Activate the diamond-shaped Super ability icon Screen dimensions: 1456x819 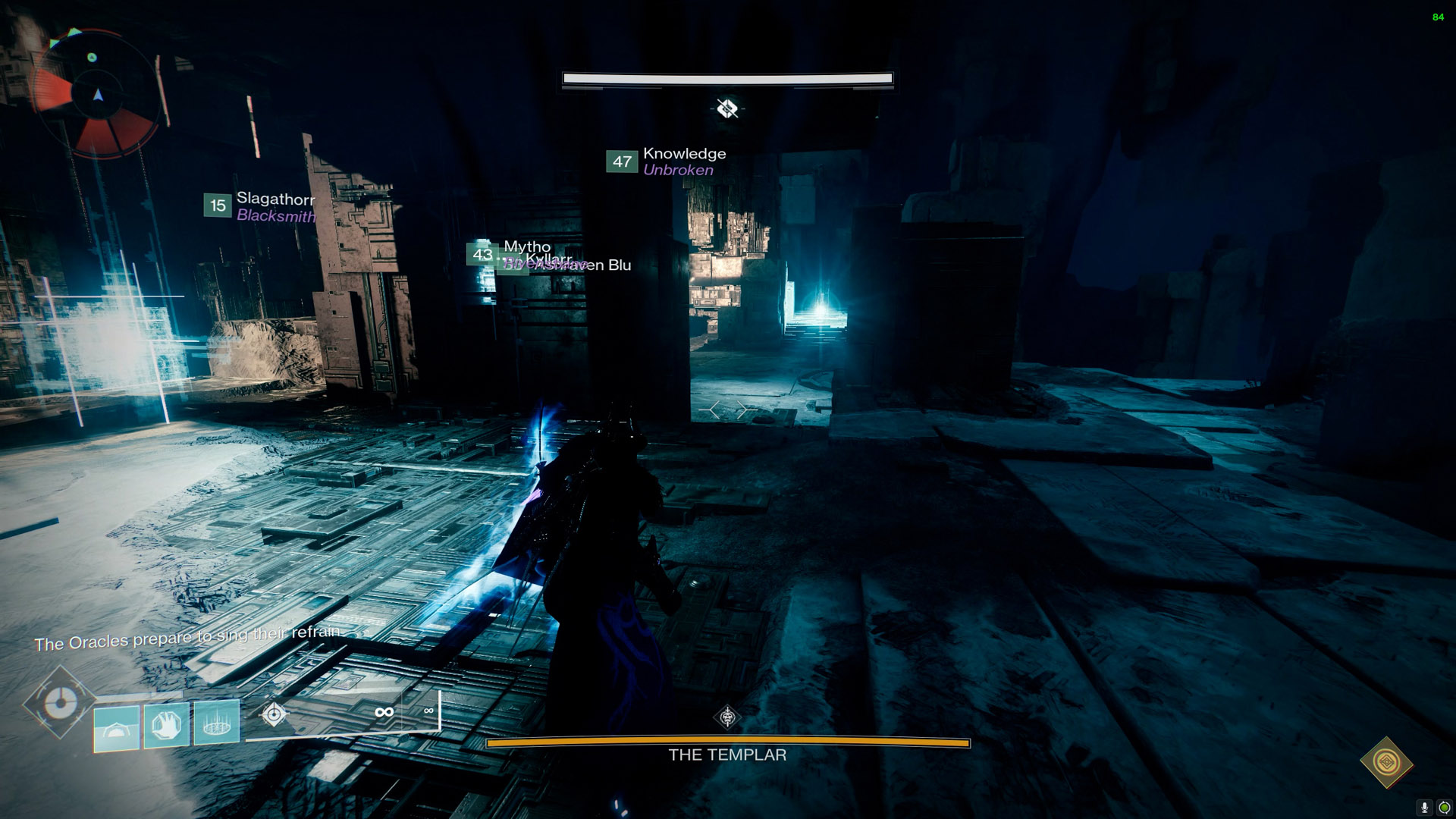point(60,703)
